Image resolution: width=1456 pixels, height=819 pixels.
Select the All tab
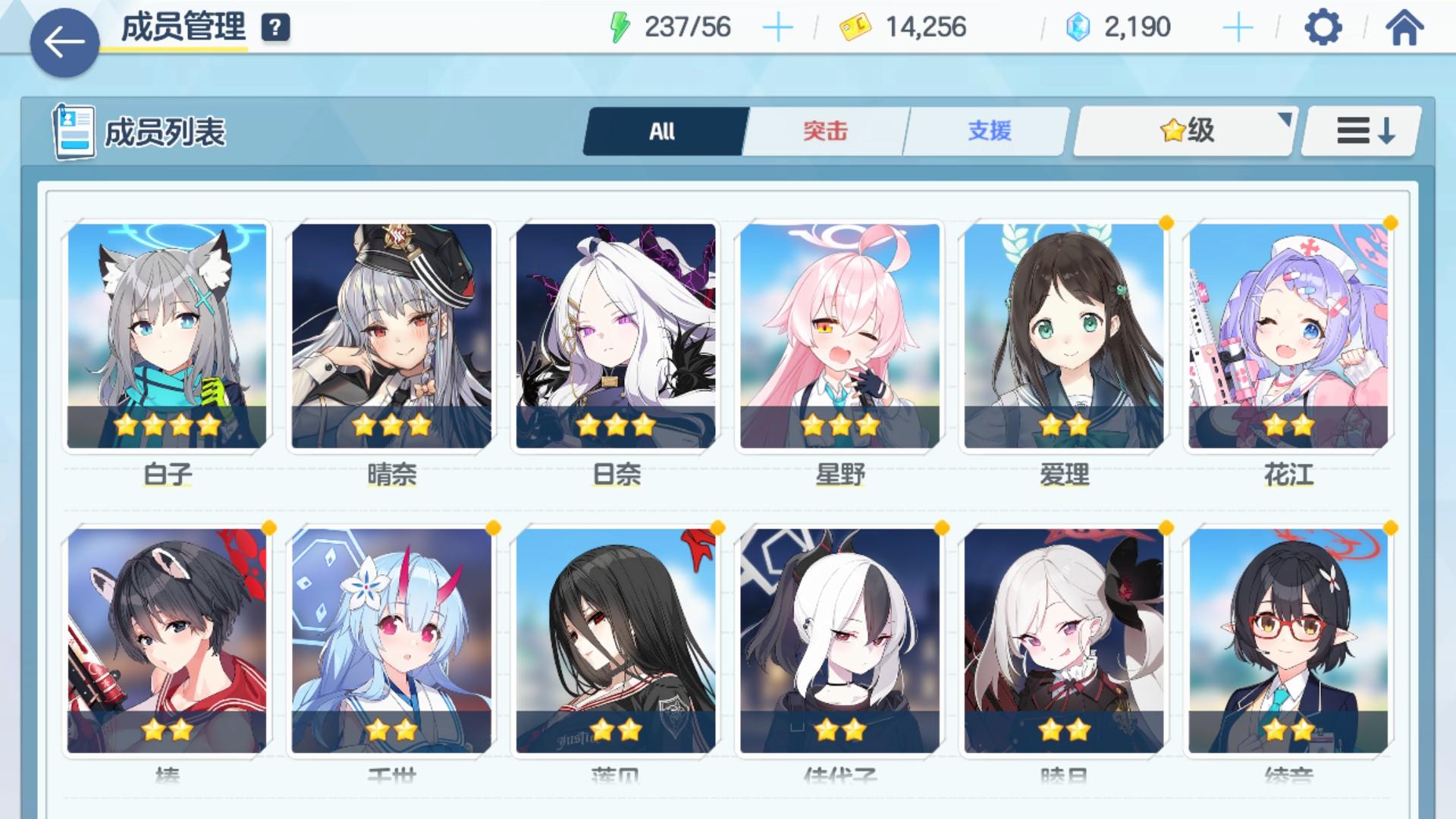click(x=662, y=130)
